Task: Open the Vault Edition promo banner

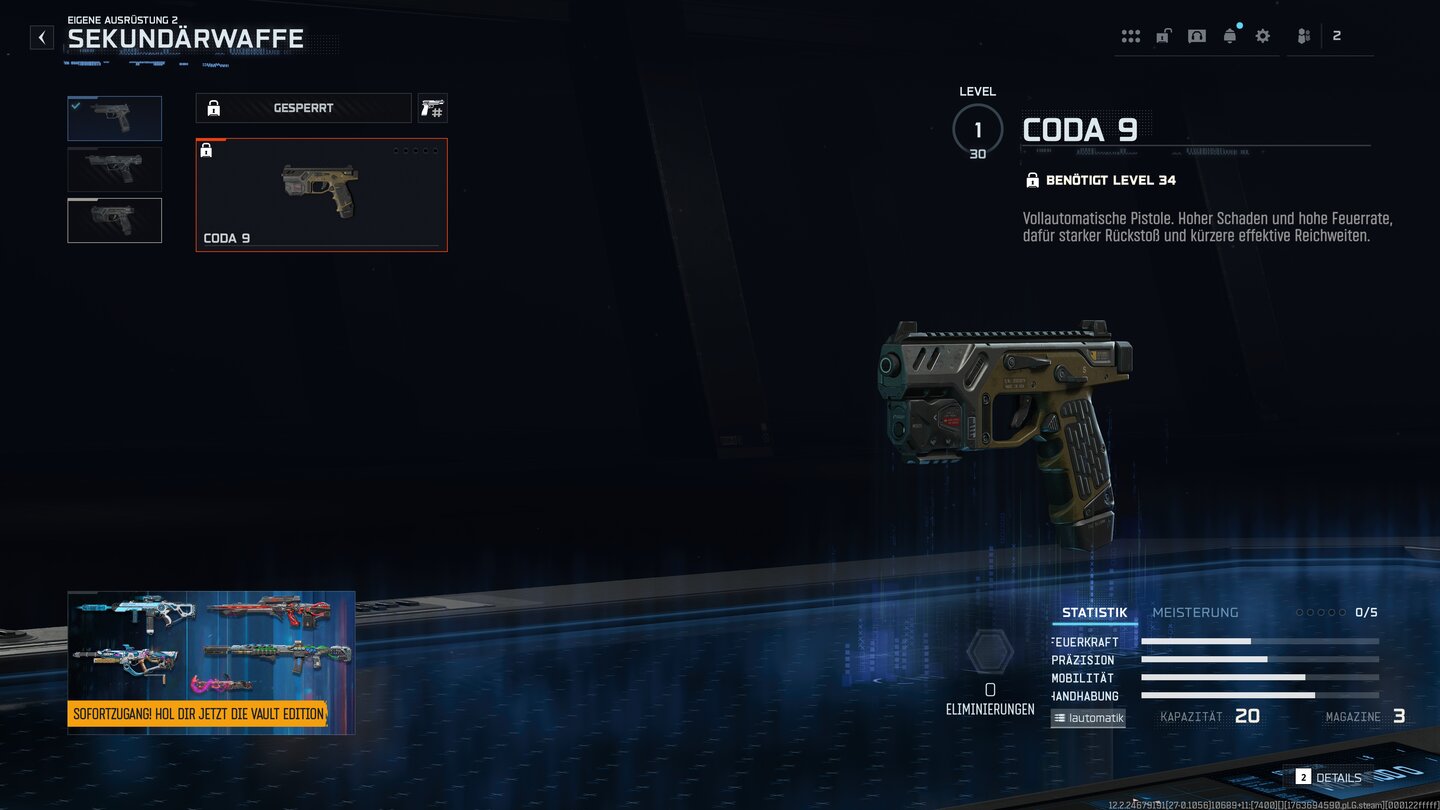Action: coord(211,663)
